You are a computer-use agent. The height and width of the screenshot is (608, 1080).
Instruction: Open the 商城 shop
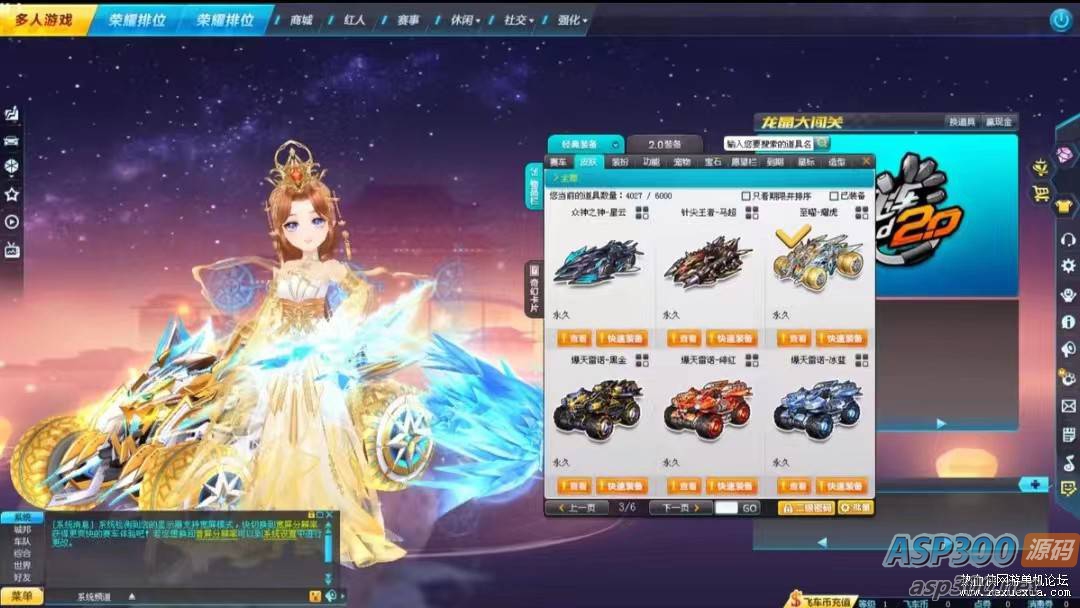(x=301, y=20)
